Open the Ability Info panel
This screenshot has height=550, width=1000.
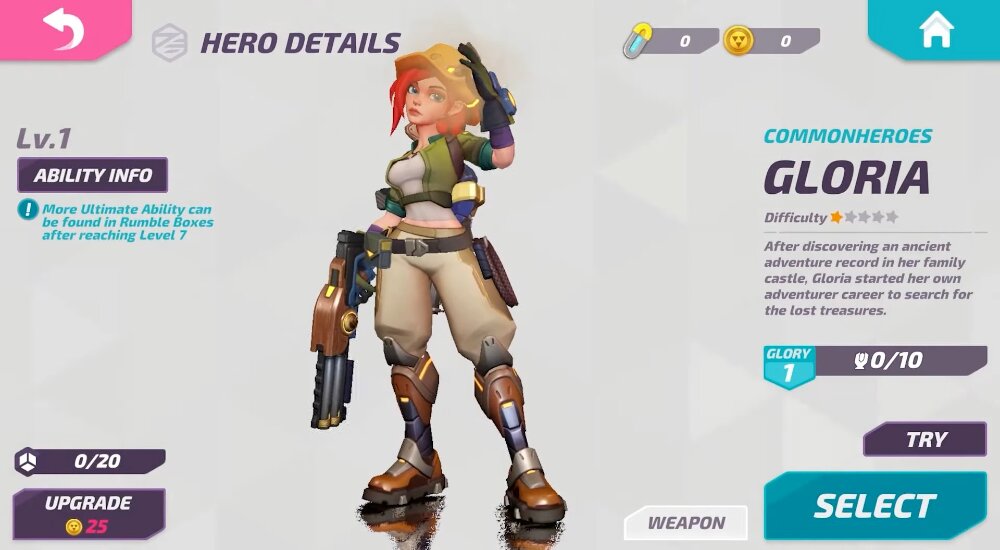point(93,175)
